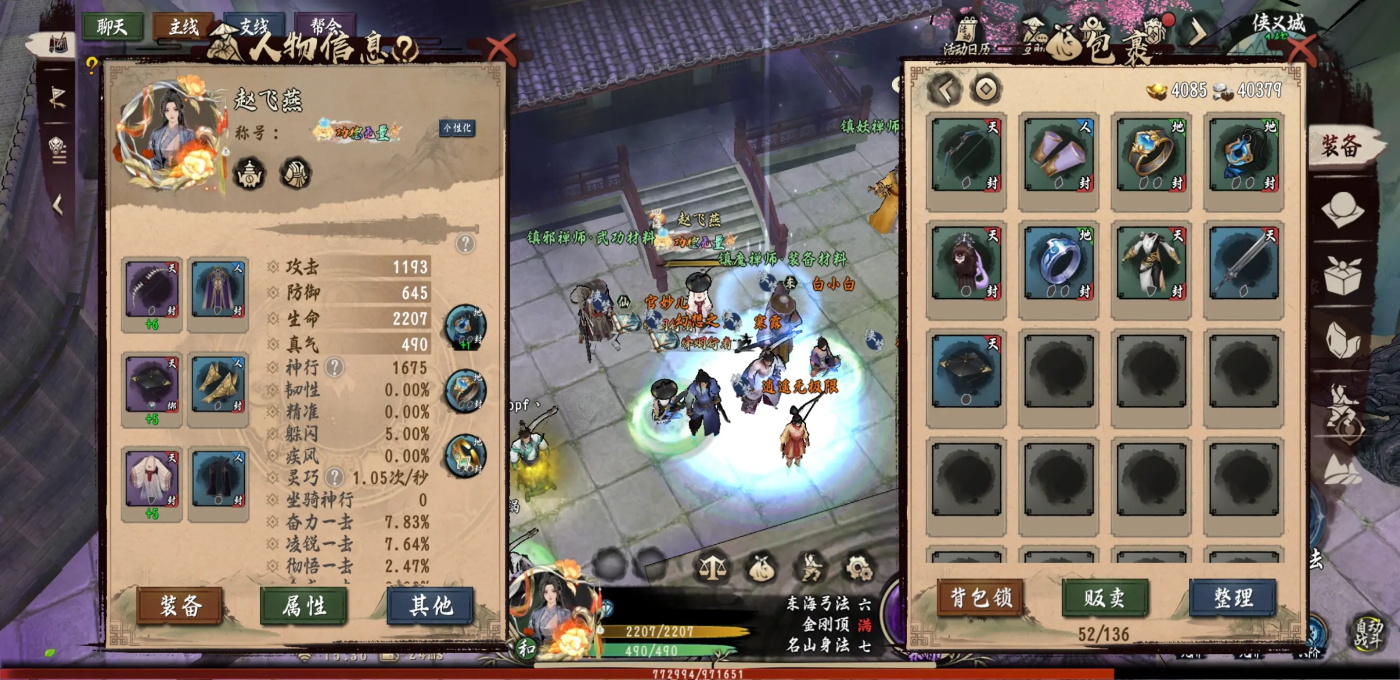Open the 属性 attributes tab
1400x680 pixels.
tap(304, 605)
